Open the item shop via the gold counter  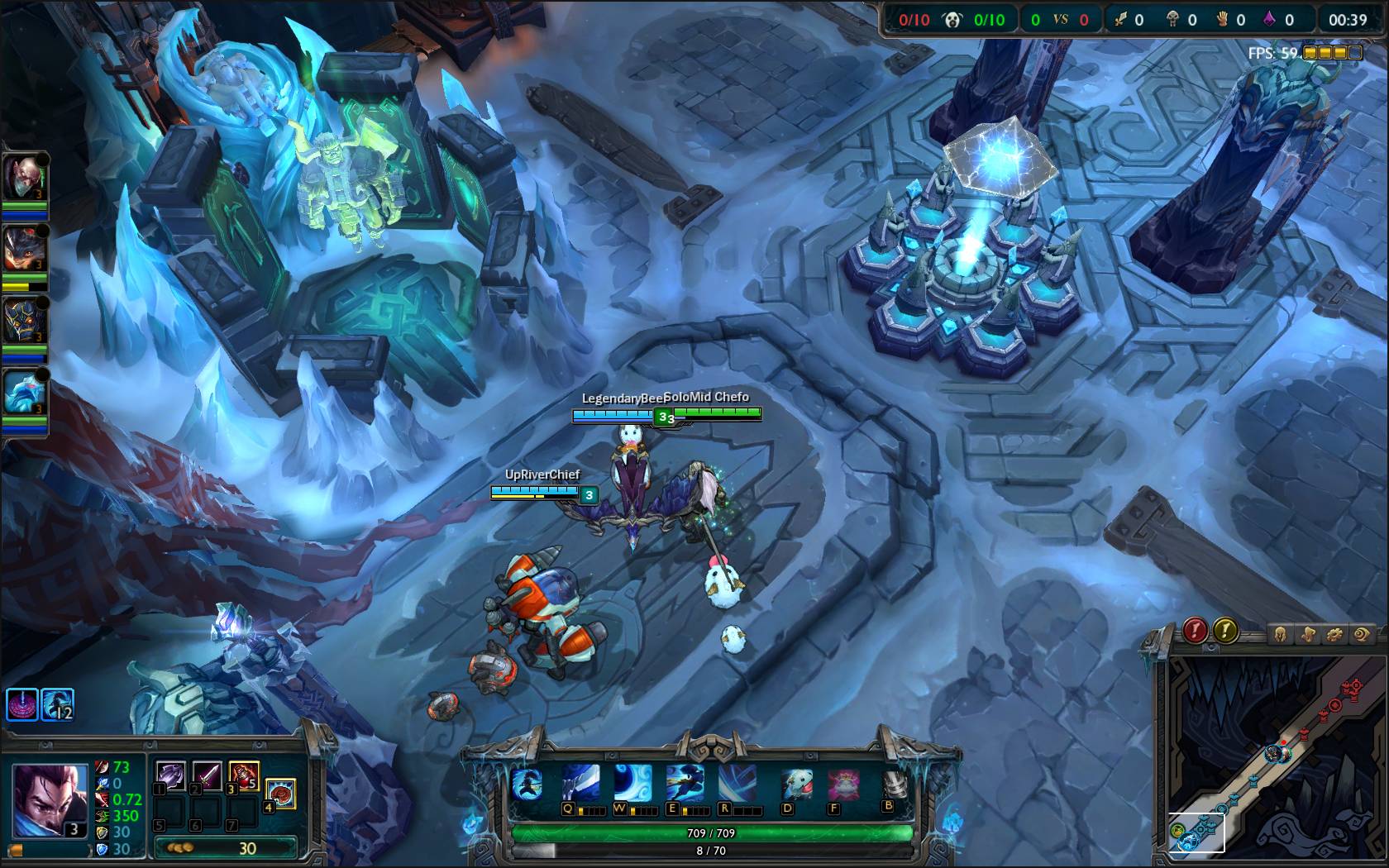coord(225,848)
